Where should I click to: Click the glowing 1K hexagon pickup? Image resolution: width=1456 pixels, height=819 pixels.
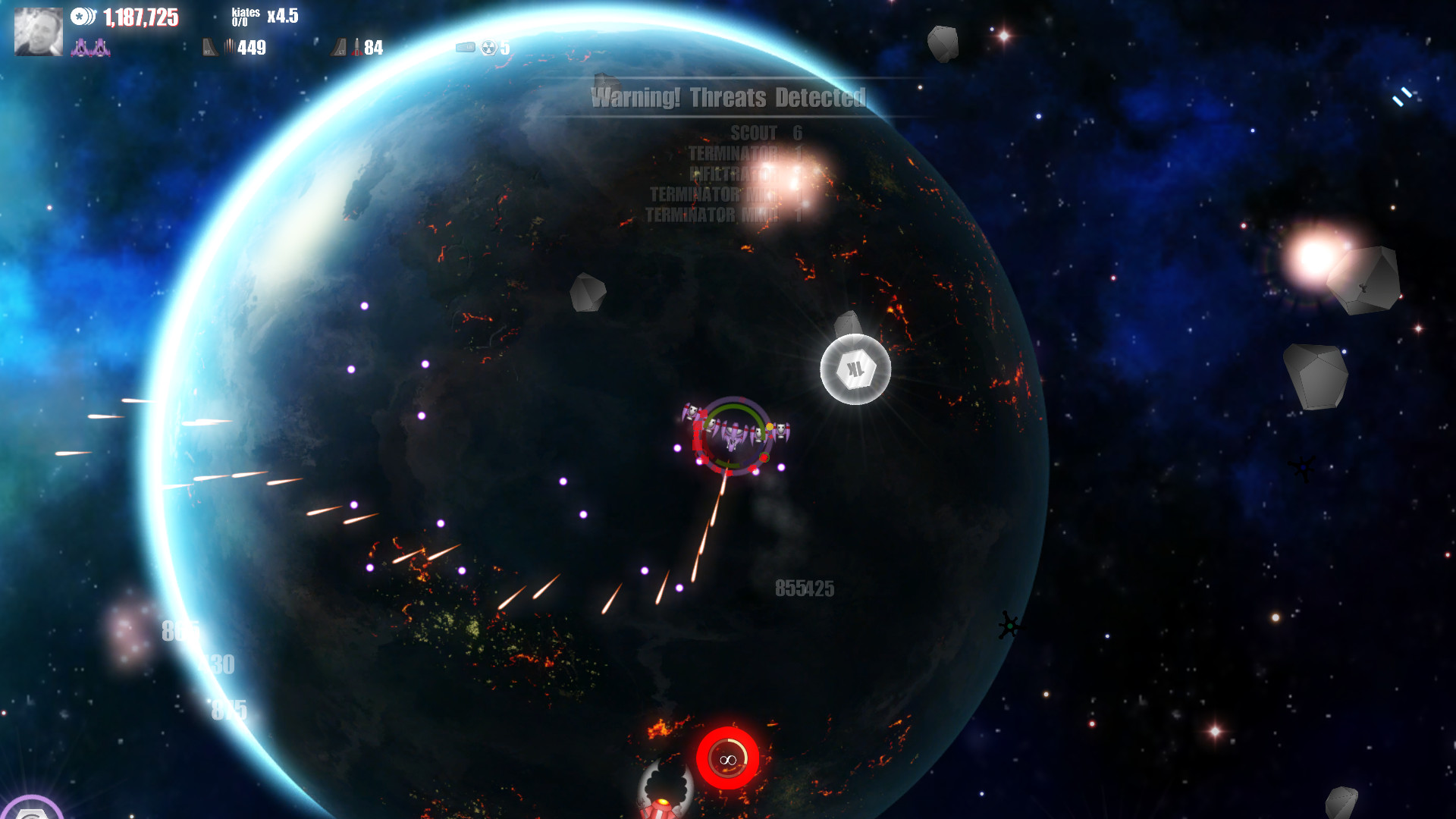pos(855,367)
